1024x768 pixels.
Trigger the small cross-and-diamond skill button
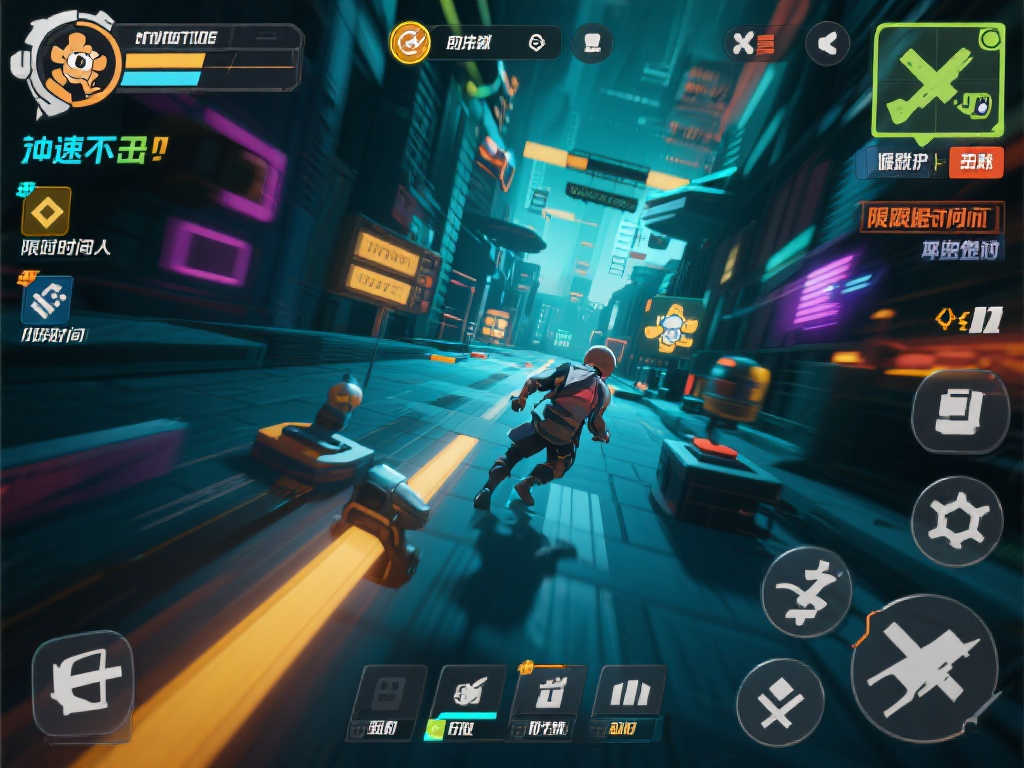780,702
